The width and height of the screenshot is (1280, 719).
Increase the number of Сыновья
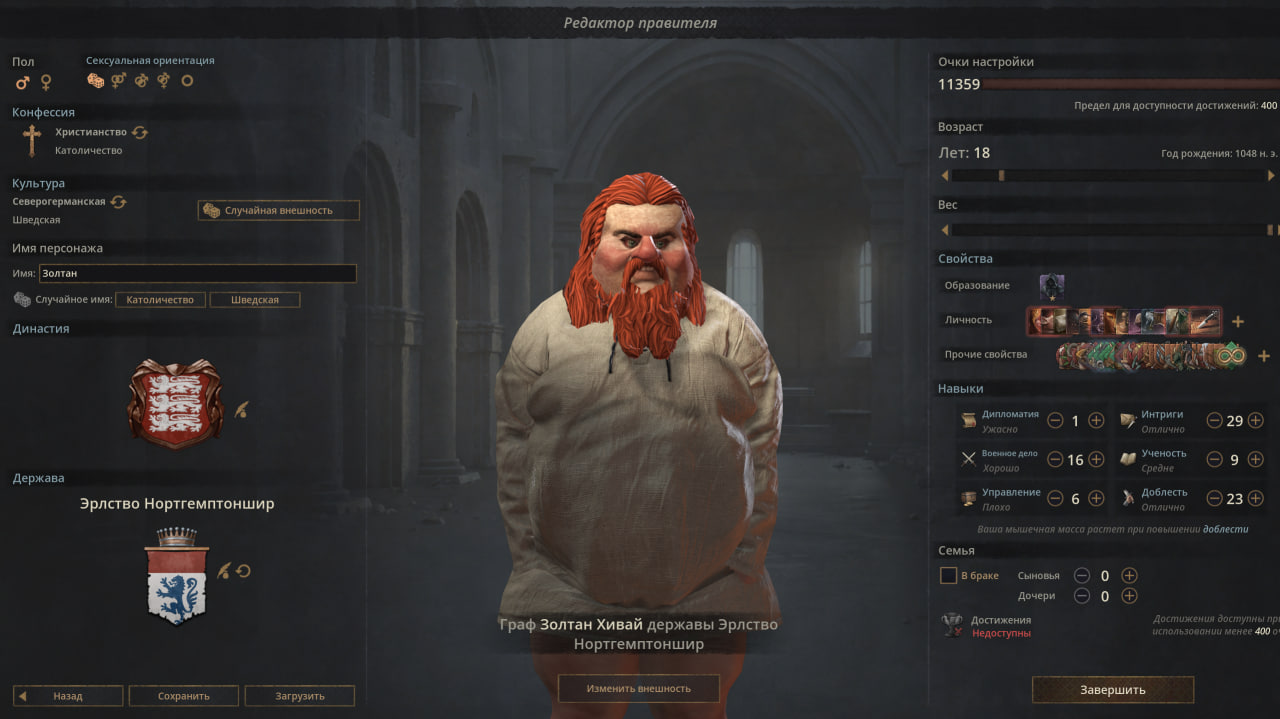(x=1129, y=575)
